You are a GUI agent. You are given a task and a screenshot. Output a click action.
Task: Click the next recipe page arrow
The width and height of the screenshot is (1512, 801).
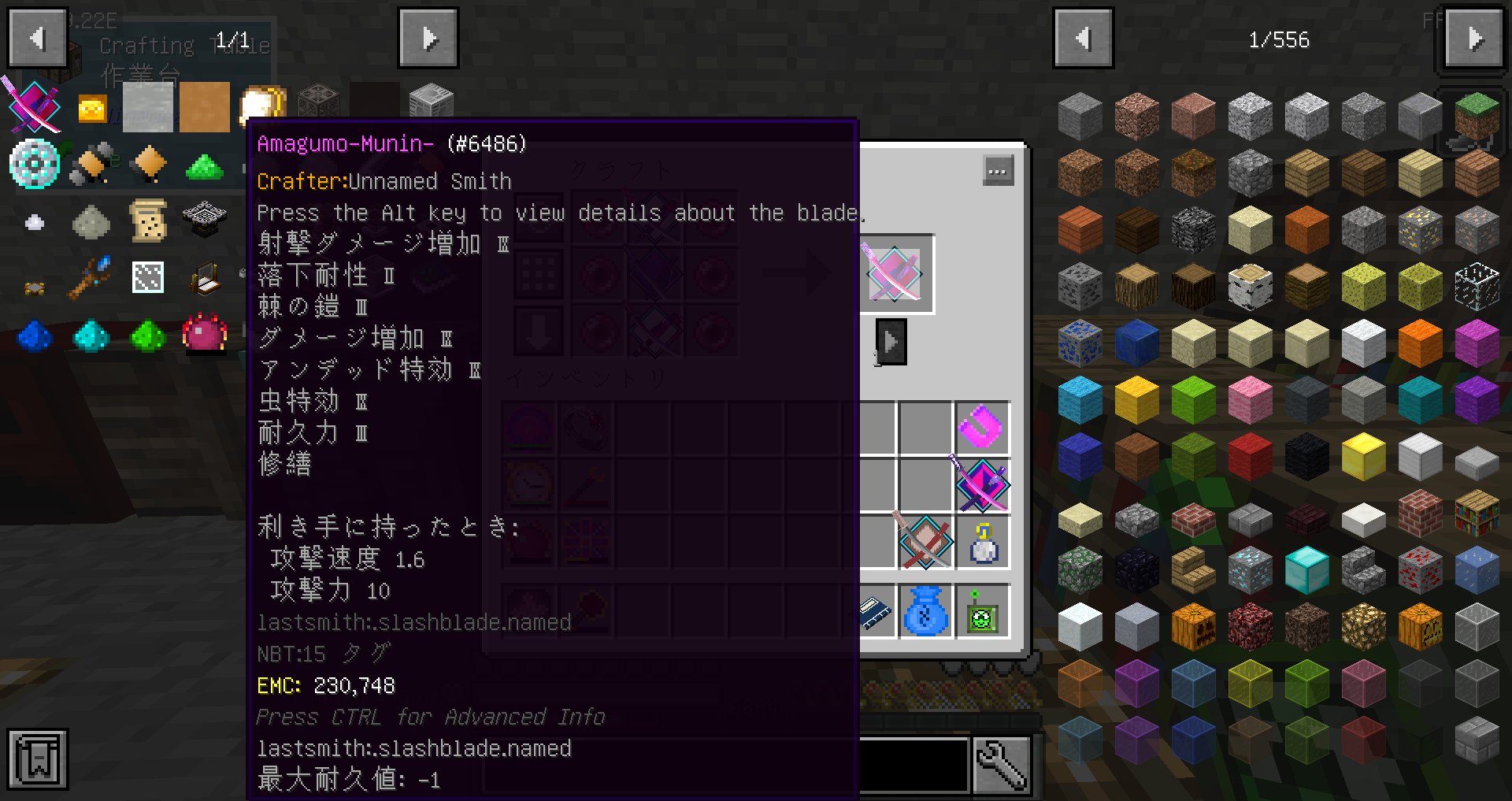pos(428,37)
